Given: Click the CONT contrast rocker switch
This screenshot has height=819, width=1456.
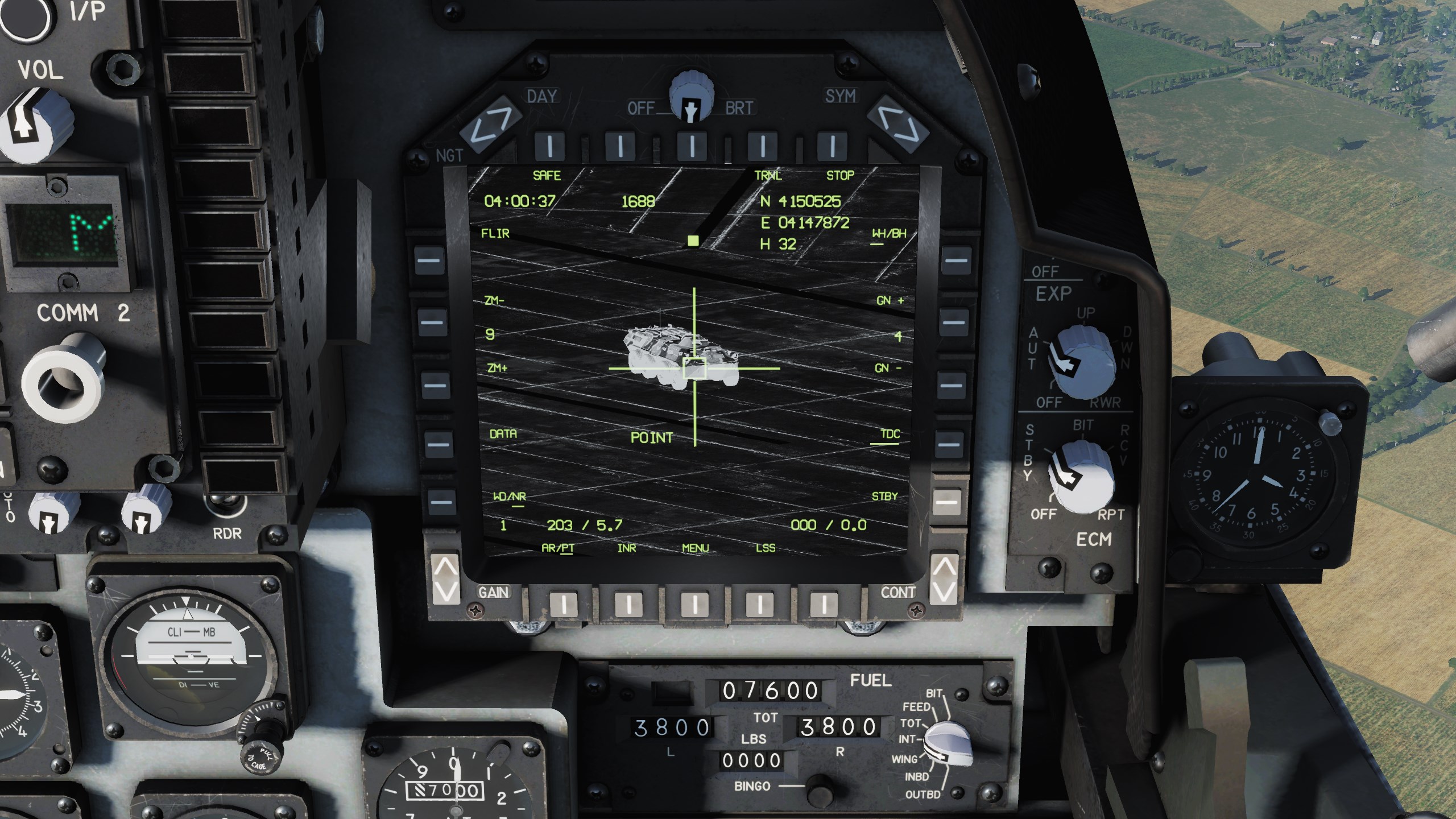Looking at the screenshot, I should 944,578.
